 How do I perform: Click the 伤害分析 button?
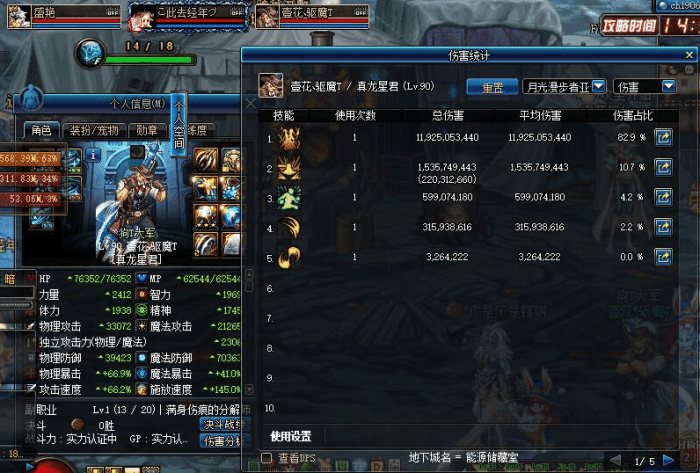coord(222,440)
